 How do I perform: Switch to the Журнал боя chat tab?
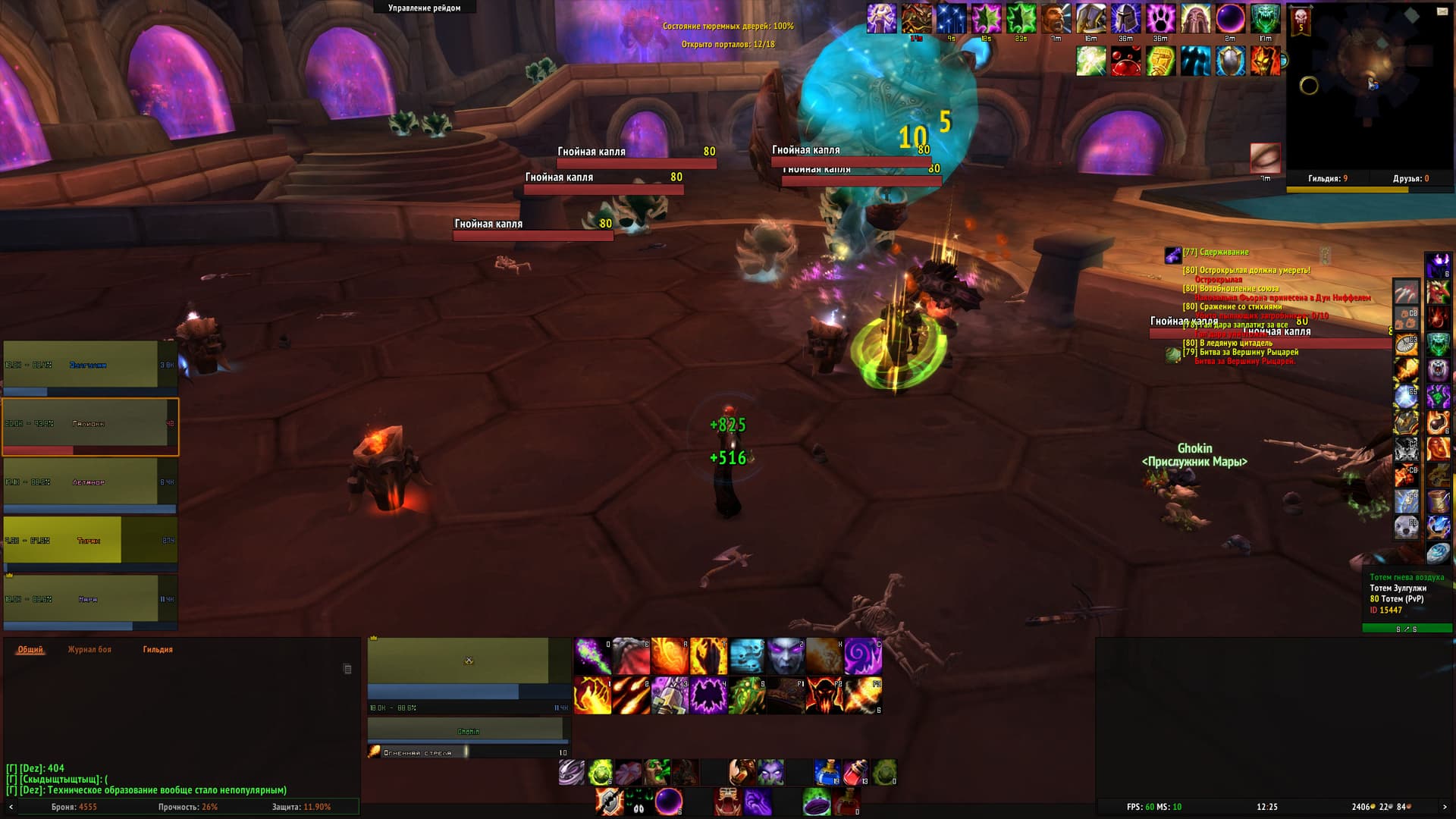(89, 650)
